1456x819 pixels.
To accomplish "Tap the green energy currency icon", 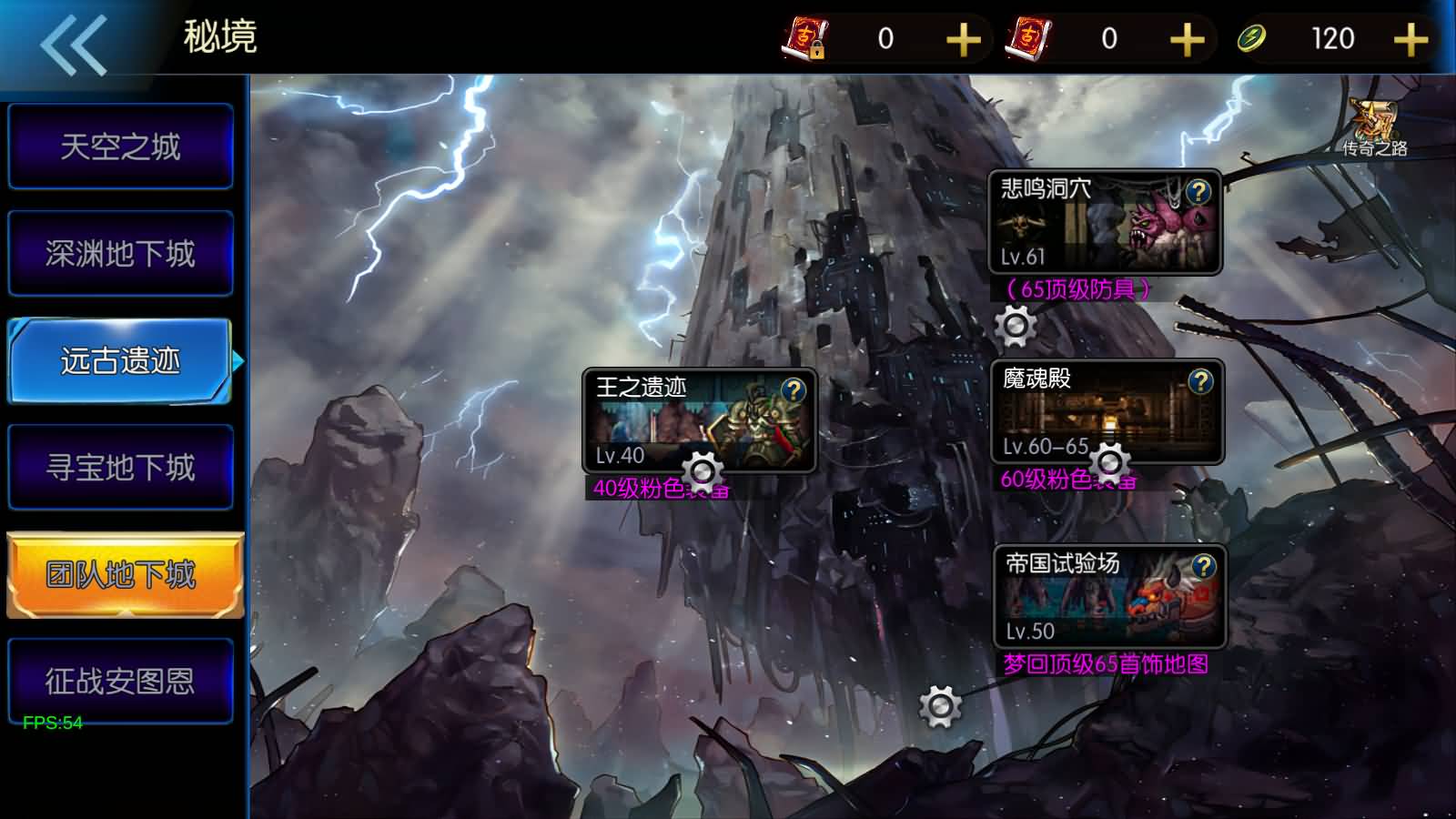I will (1251, 38).
